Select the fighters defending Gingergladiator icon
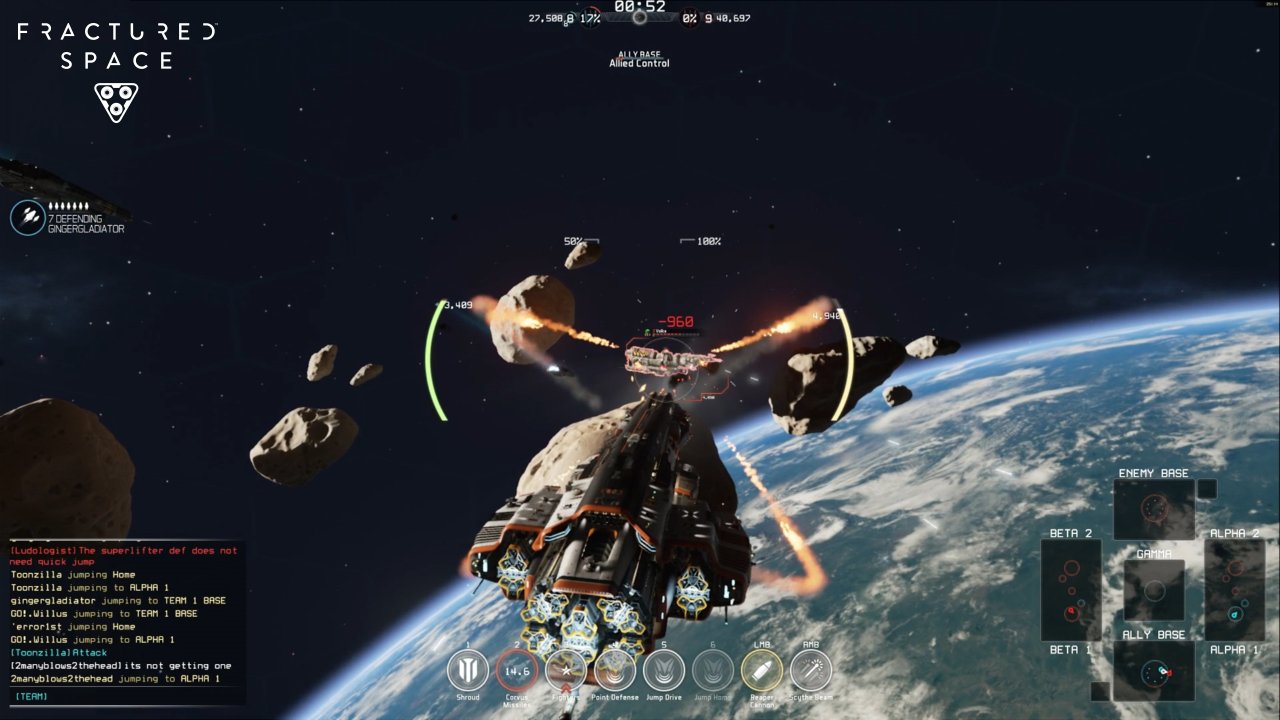 tap(28, 217)
